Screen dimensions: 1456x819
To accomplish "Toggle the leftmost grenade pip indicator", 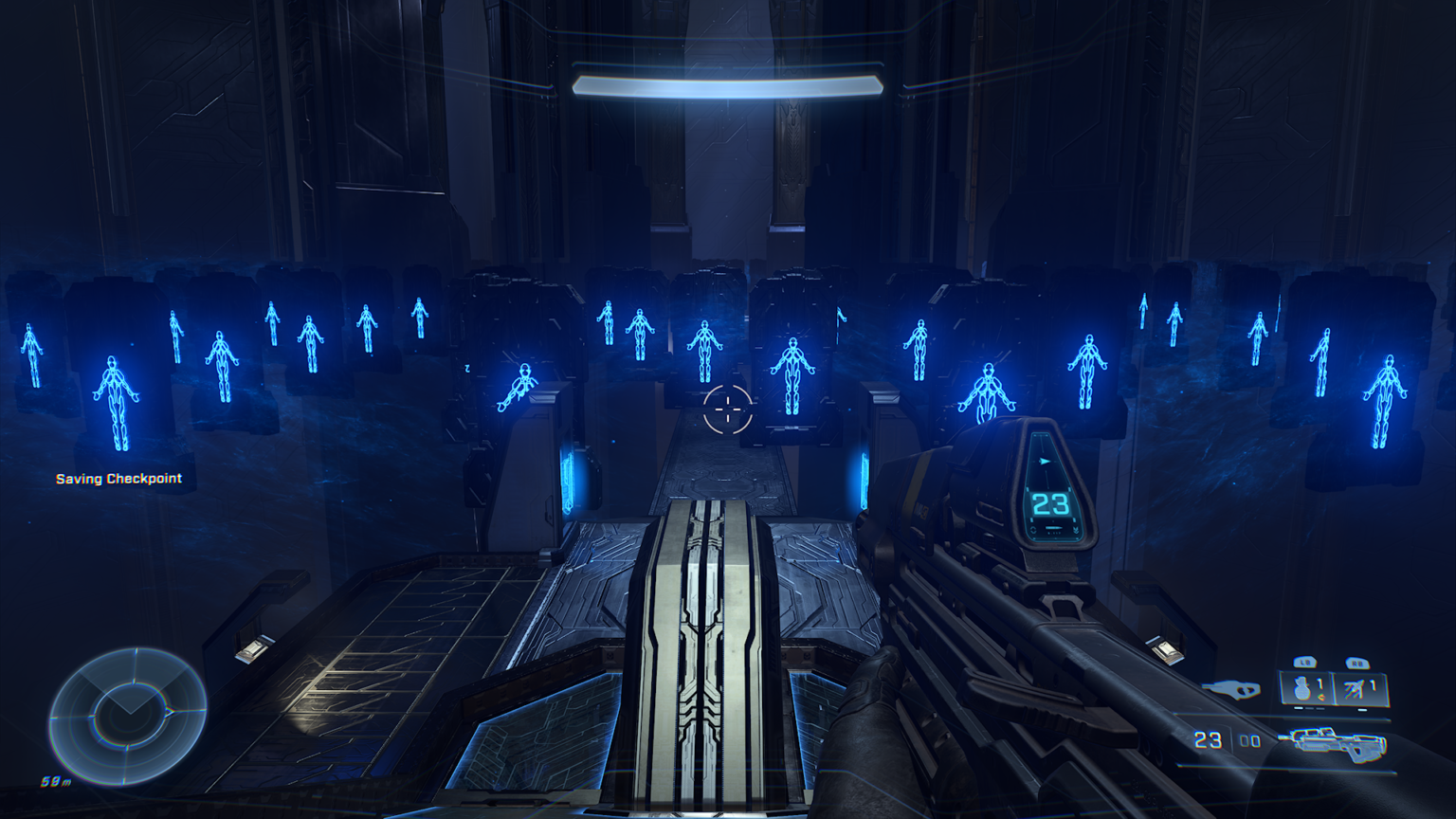I will tap(1297, 709).
